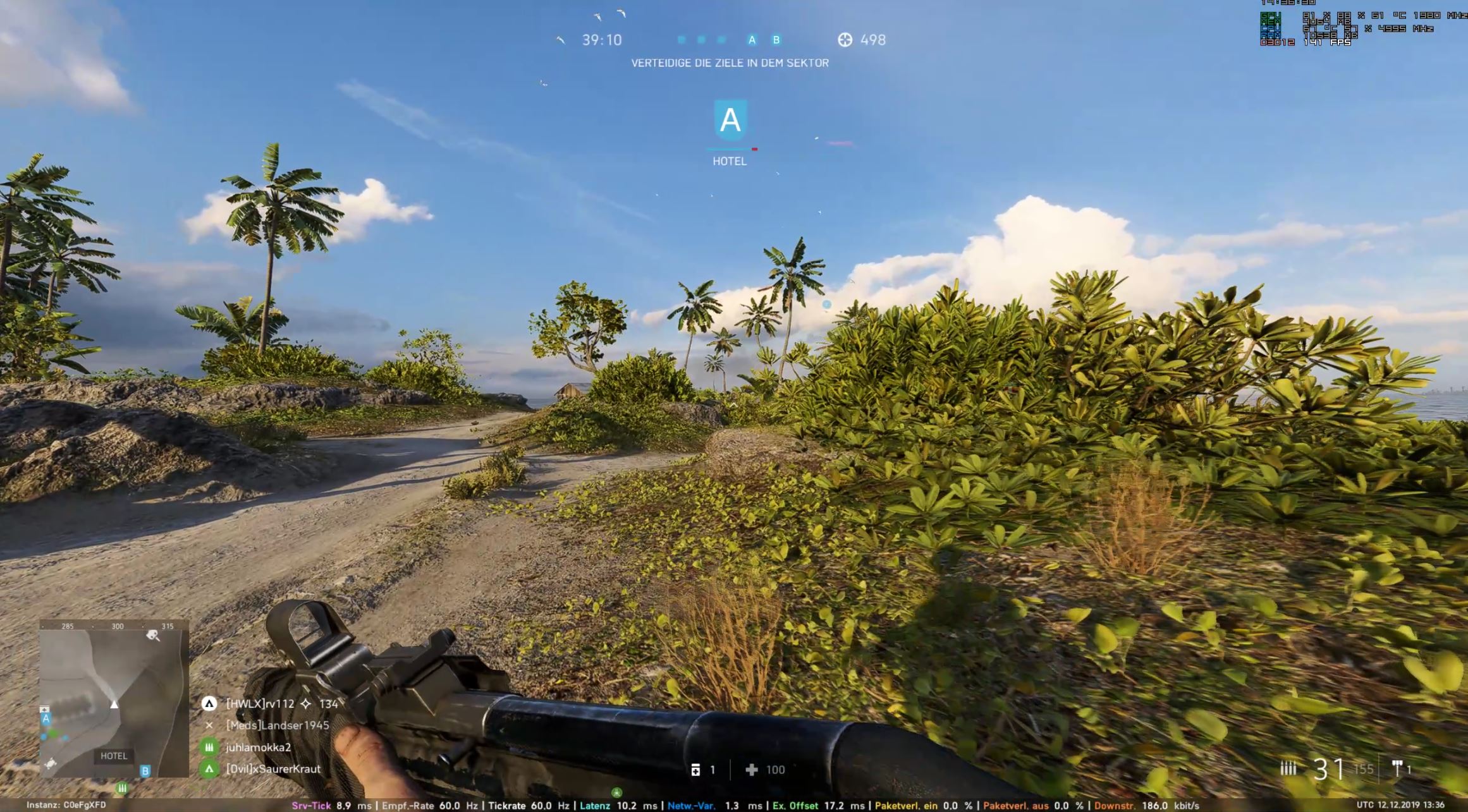This screenshot has width=1468, height=812.
Task: Click the B flag on the minimap
Action: 145,771
